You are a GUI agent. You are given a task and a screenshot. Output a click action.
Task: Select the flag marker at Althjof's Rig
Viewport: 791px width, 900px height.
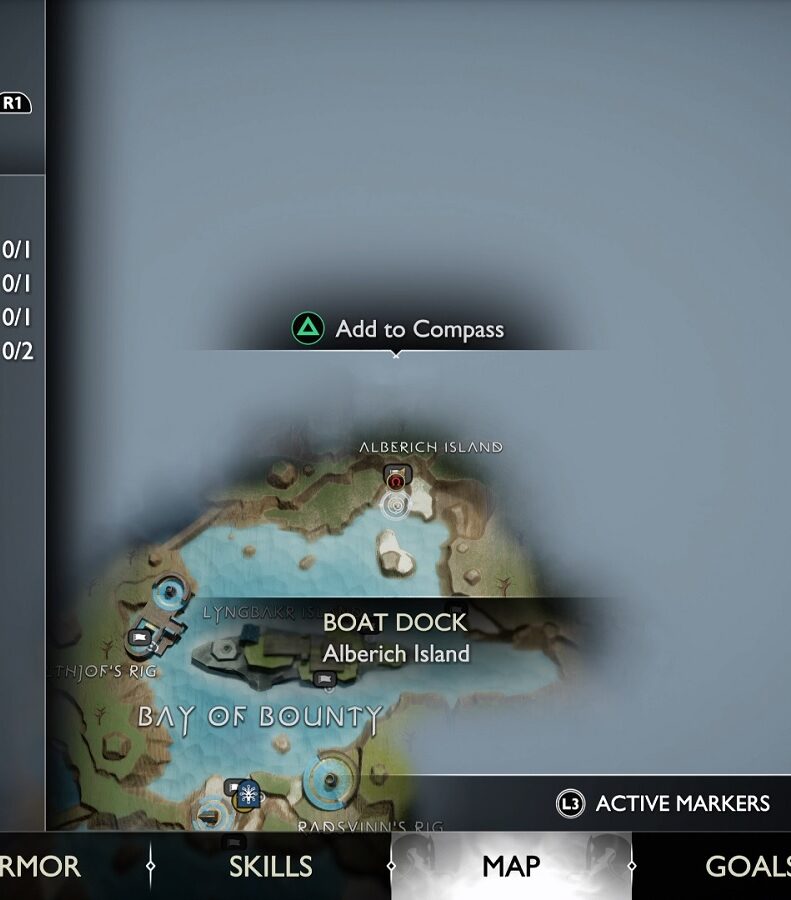140,636
